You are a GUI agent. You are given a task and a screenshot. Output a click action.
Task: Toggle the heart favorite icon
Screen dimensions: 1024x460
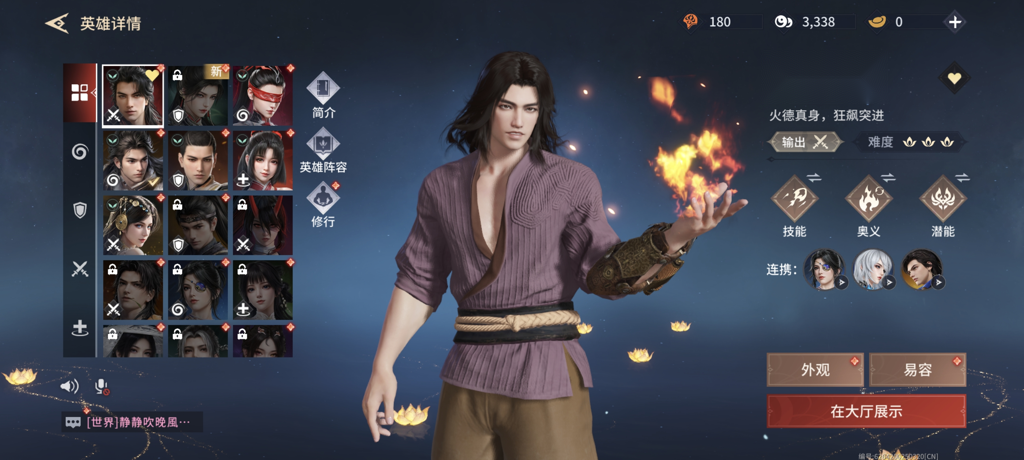coord(954,78)
